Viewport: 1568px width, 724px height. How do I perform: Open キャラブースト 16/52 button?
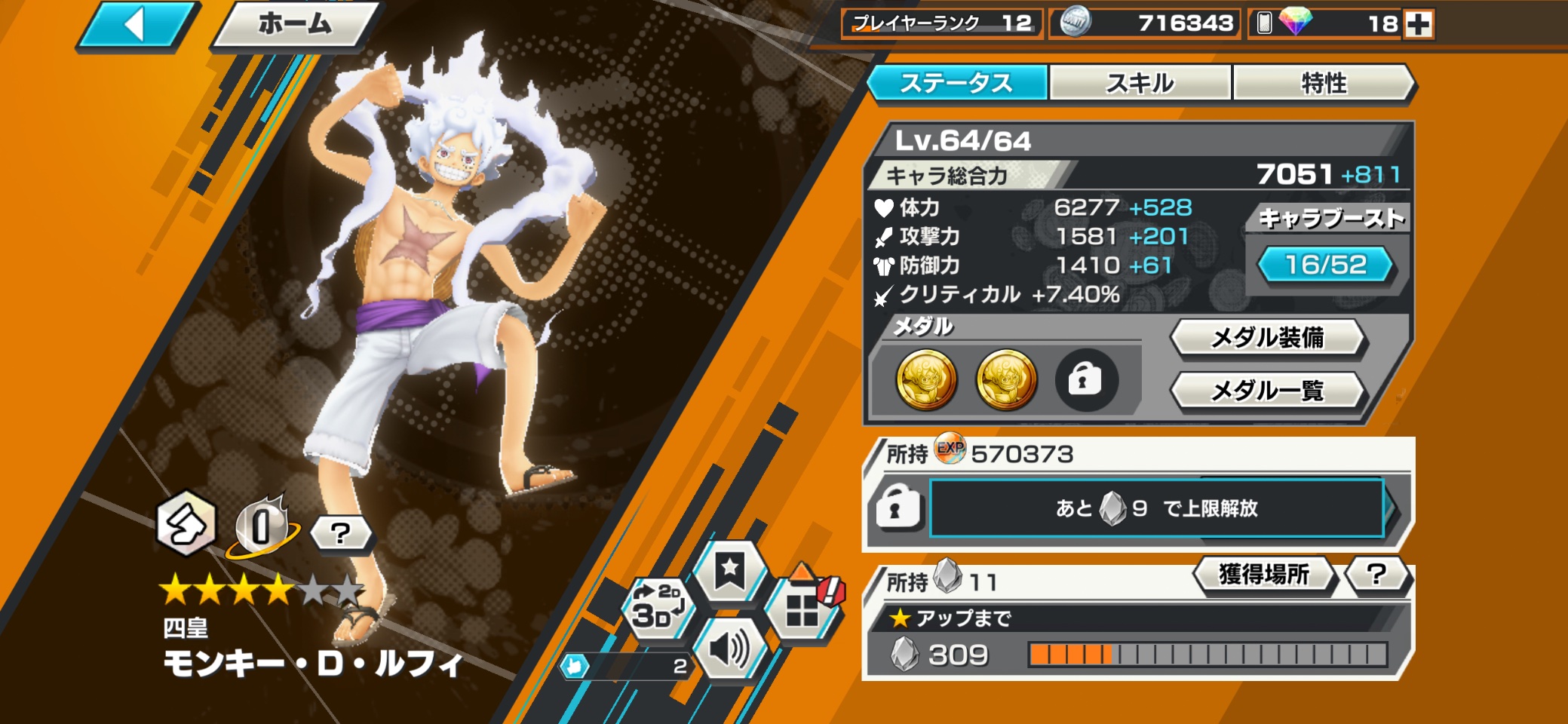point(1325,265)
